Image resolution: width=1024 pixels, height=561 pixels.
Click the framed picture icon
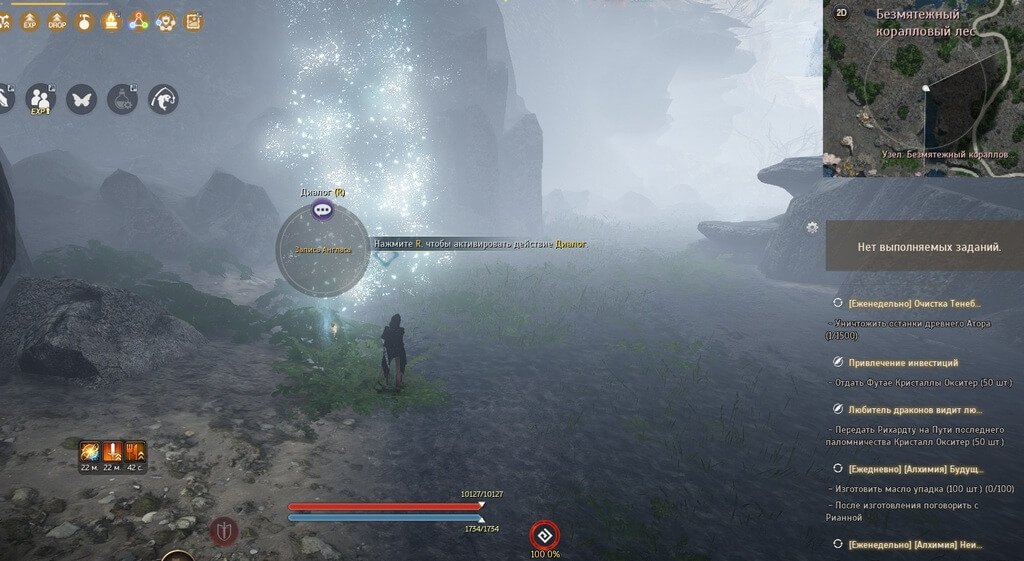pyautogui.click(x=193, y=20)
